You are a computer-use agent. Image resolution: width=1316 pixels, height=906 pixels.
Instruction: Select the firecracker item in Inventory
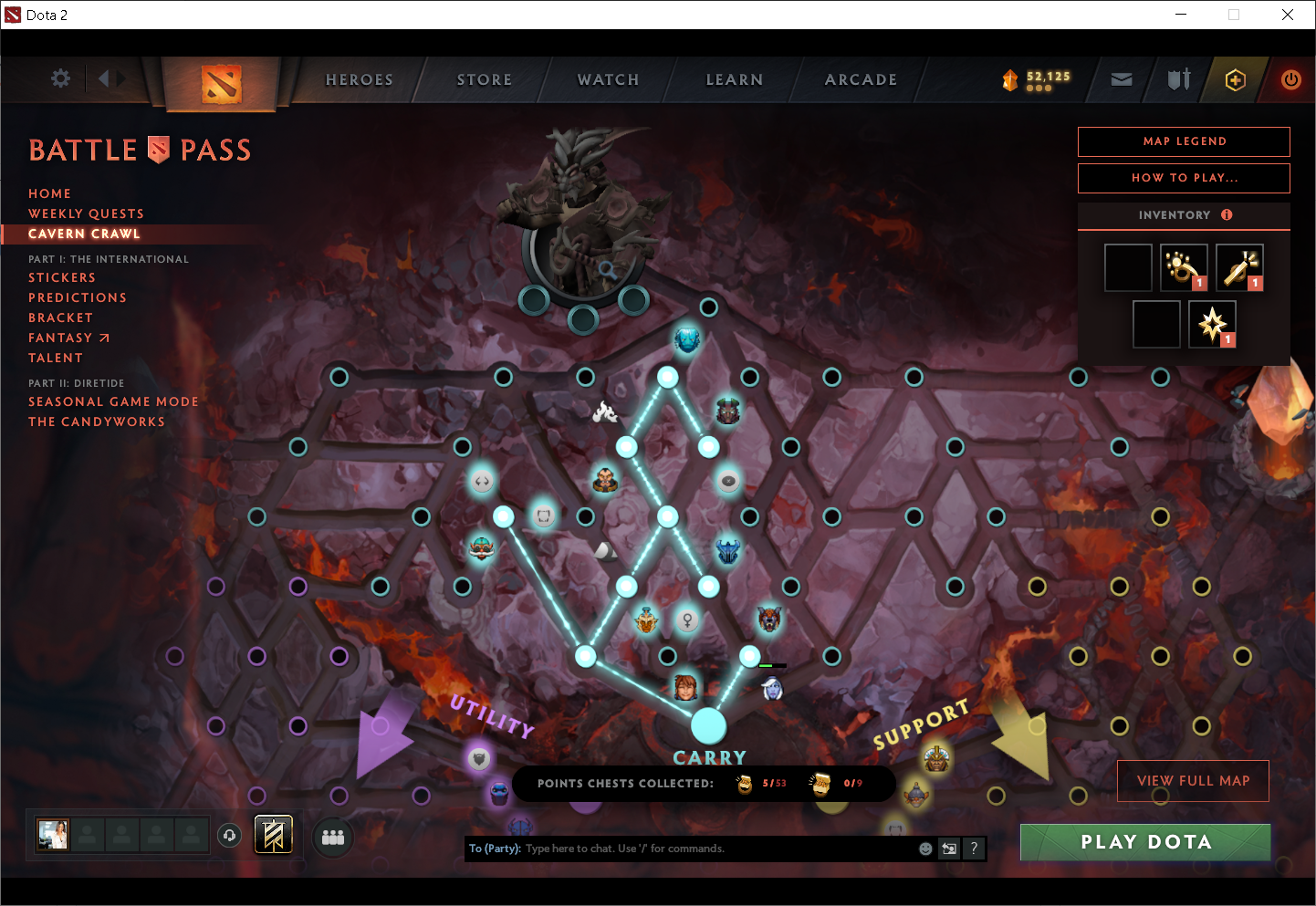[x=1239, y=266]
